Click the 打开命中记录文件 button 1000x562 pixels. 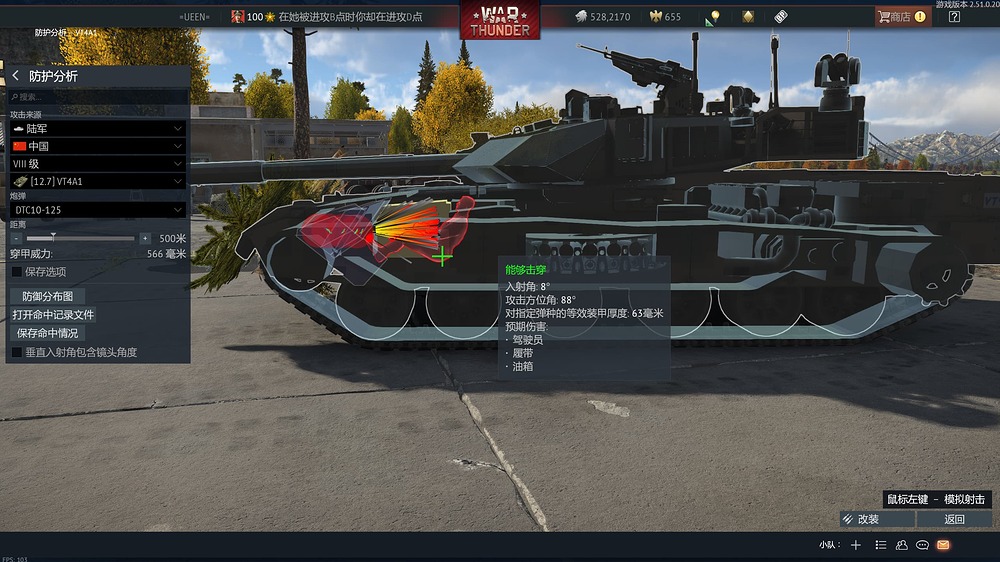point(53,315)
